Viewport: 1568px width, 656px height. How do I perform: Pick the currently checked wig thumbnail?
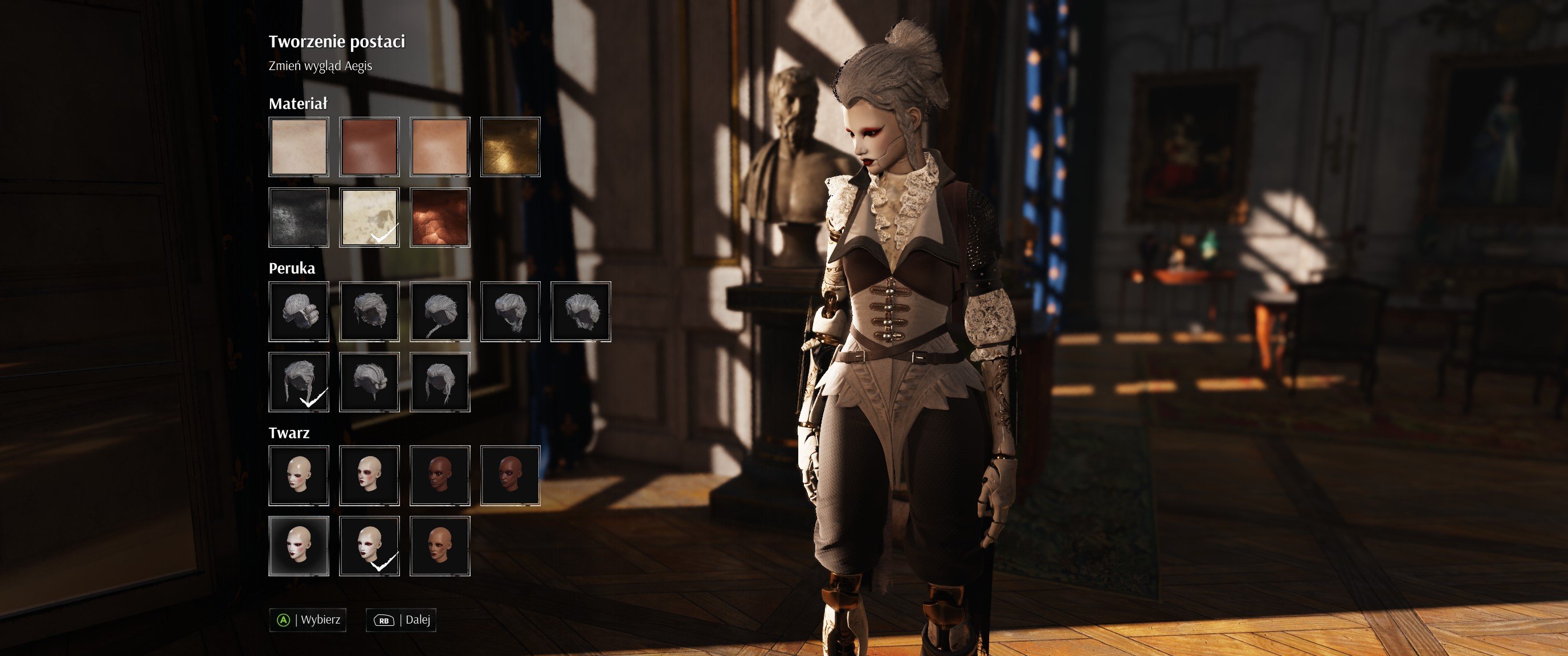(x=298, y=382)
